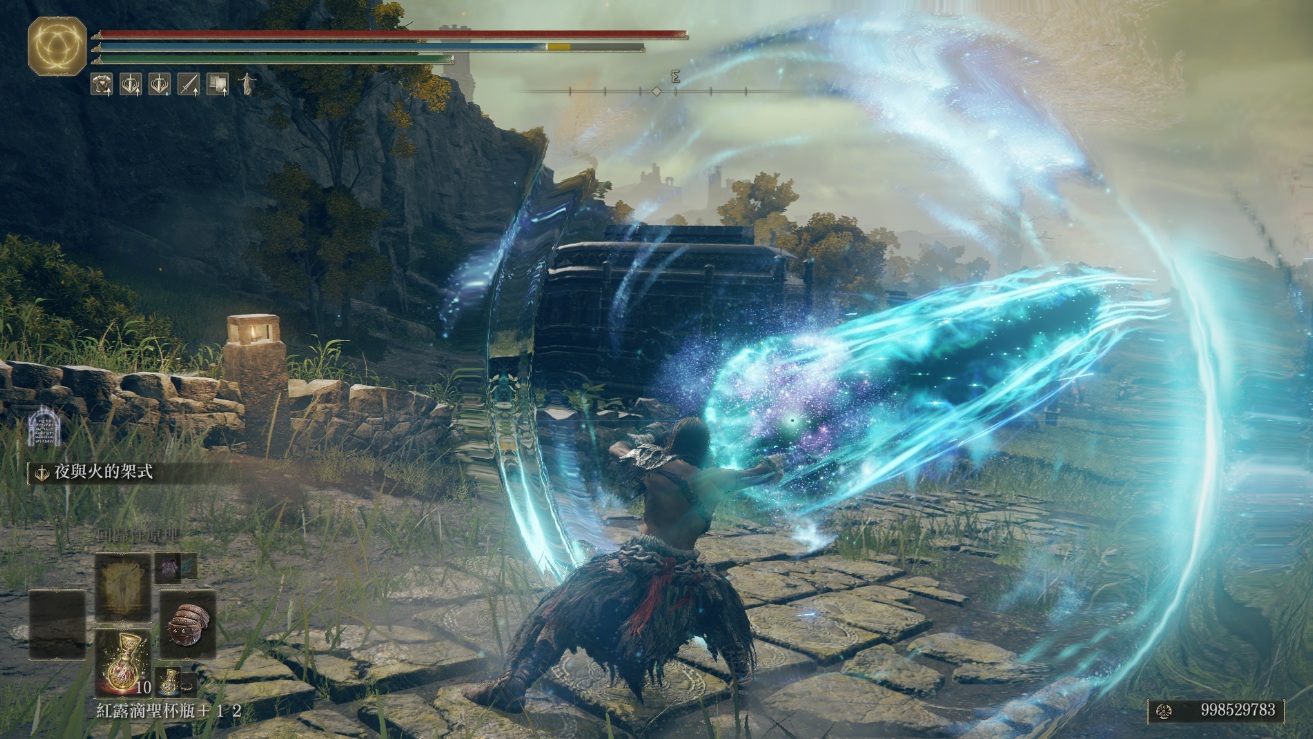Viewport: 1313px width, 739px height.
Task: Click the Law of Regression spell slot
Action: pos(123,587)
